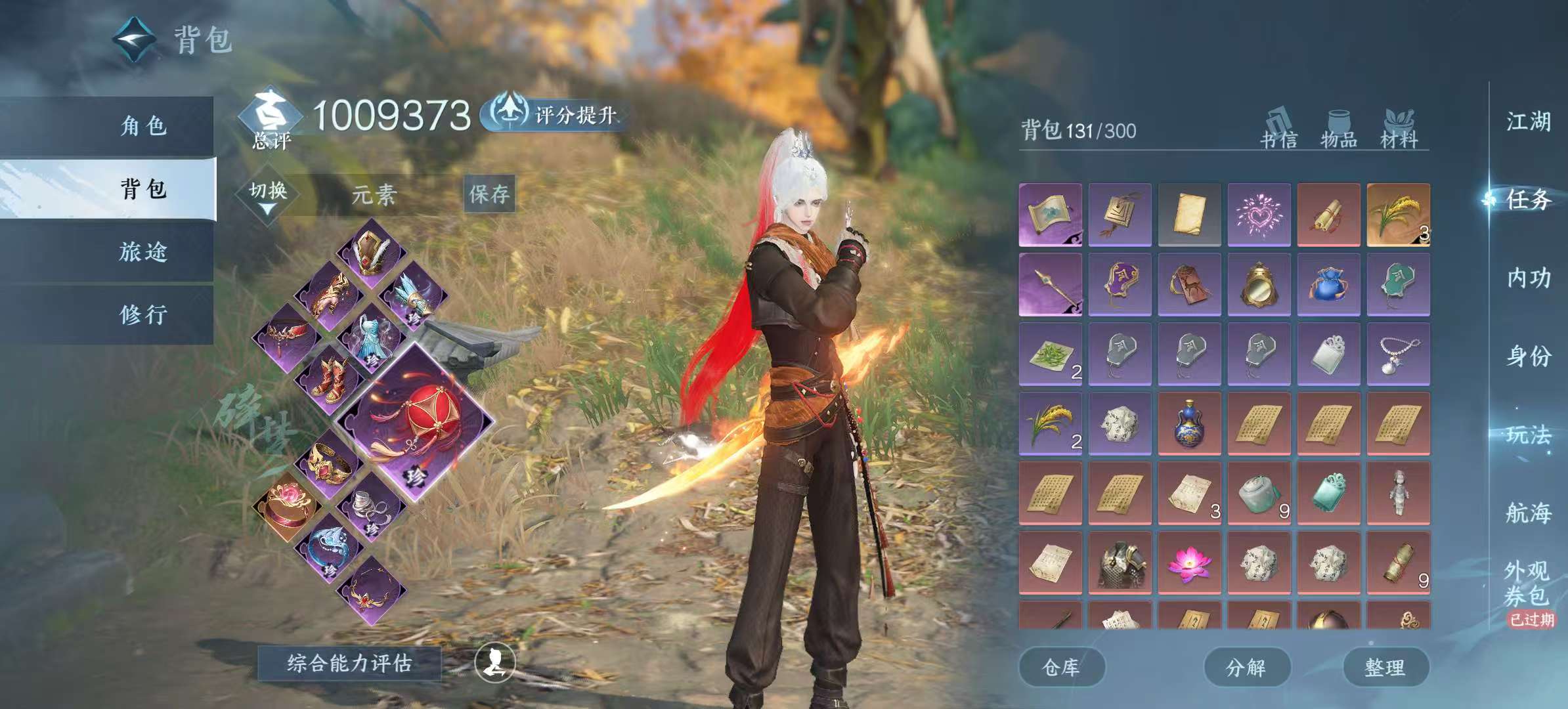
Task: Filter bag by 书信 letters
Action: pos(1278,129)
